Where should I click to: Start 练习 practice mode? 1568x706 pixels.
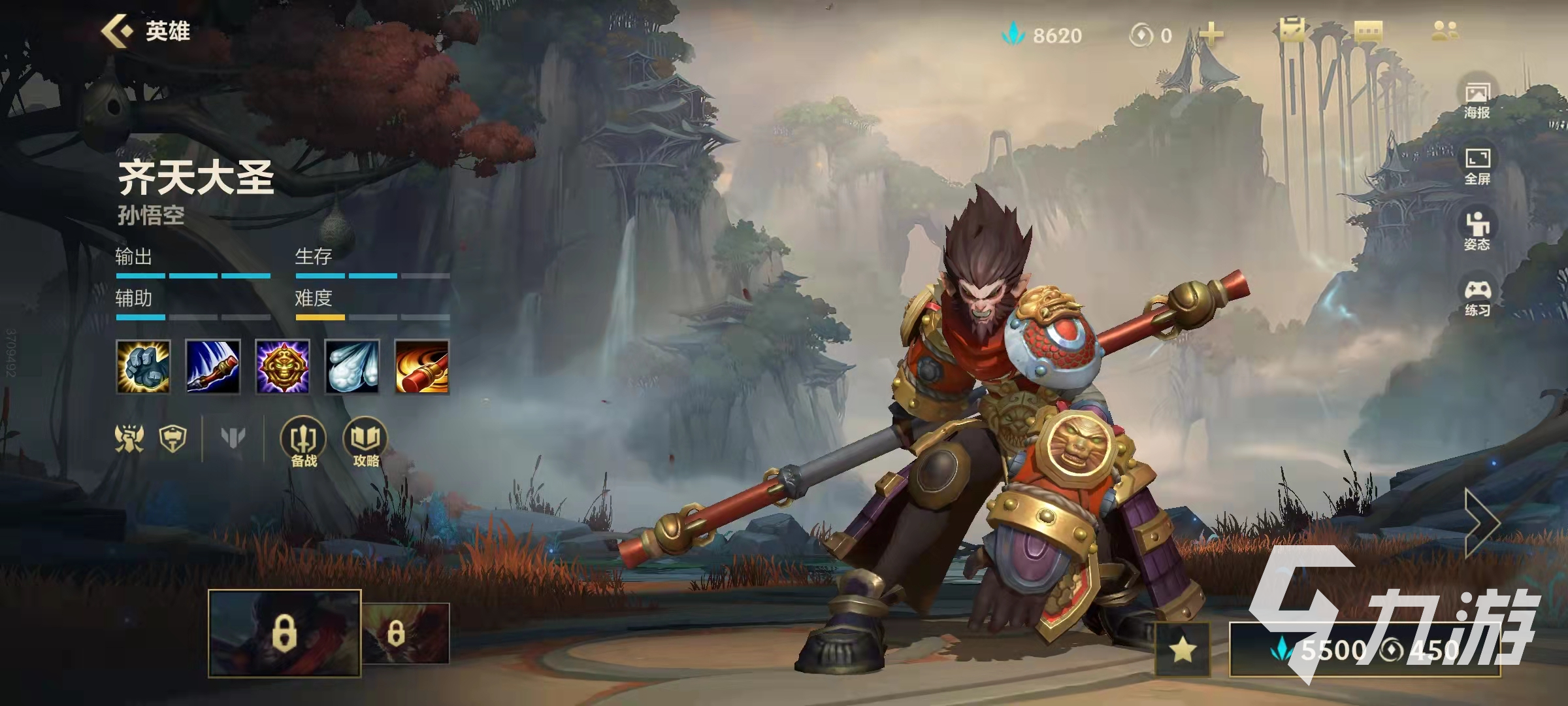pos(1477,299)
